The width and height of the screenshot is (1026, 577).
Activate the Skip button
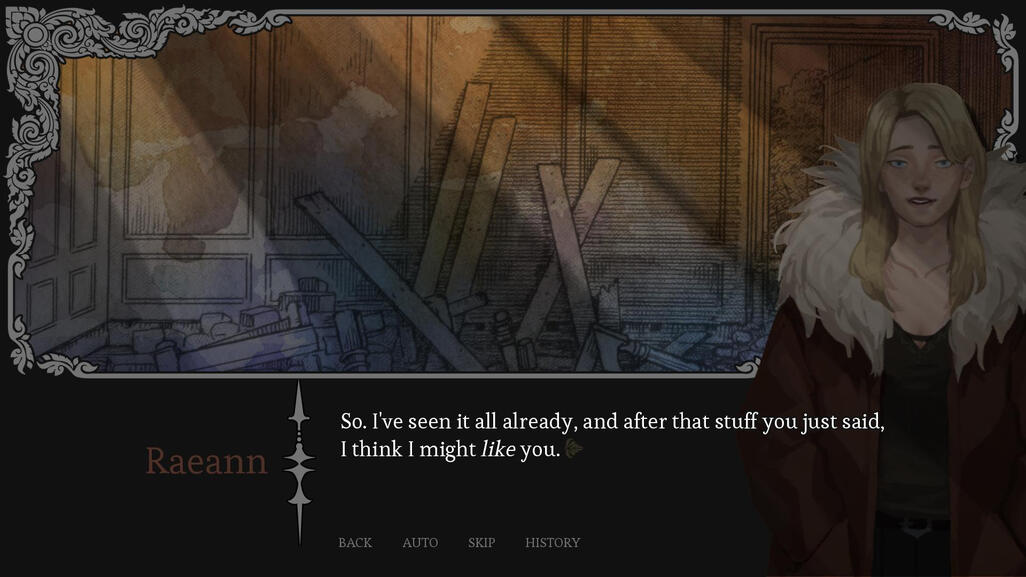click(x=481, y=543)
